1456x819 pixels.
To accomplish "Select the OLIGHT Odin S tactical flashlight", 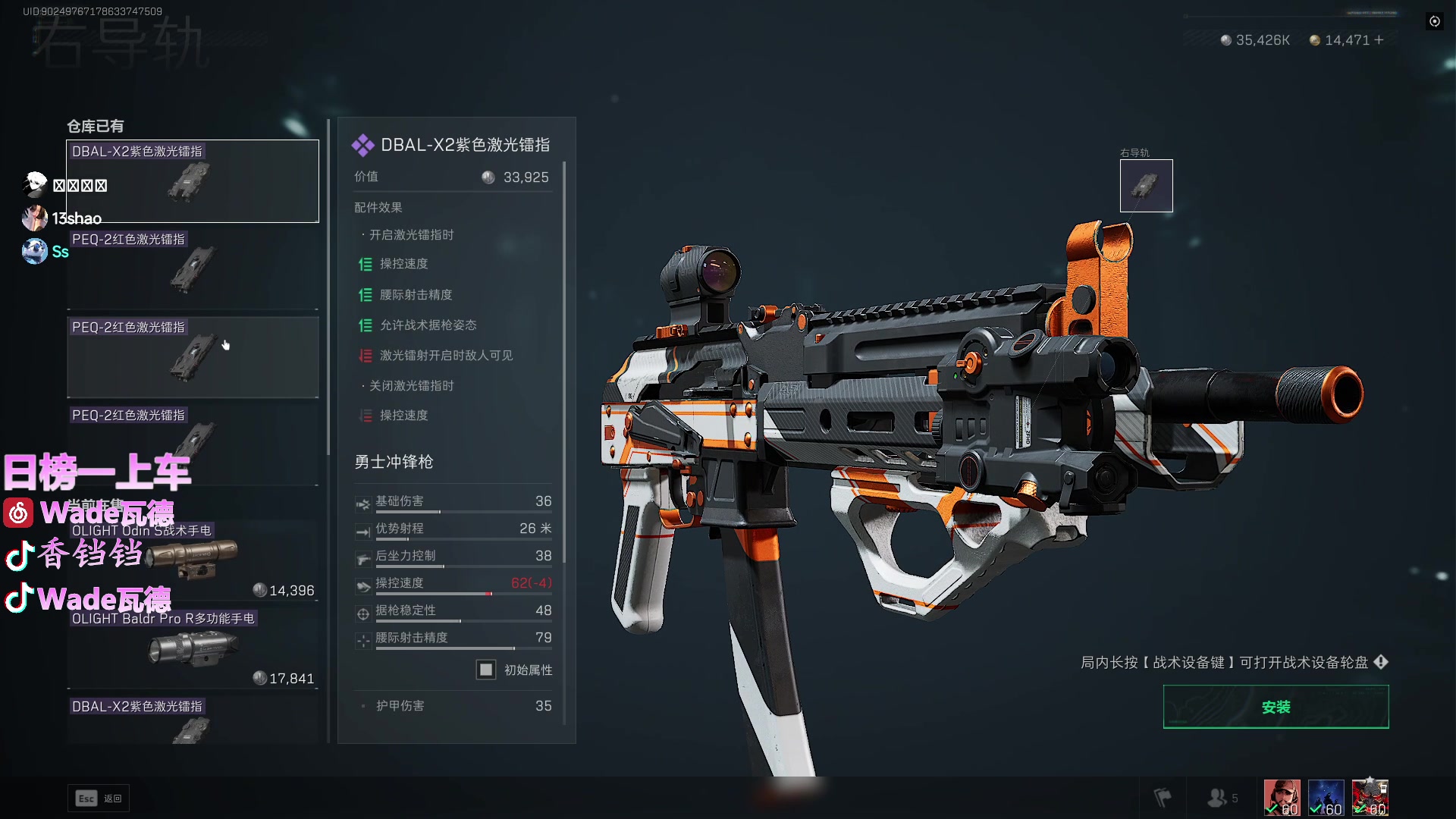I will [x=193, y=560].
